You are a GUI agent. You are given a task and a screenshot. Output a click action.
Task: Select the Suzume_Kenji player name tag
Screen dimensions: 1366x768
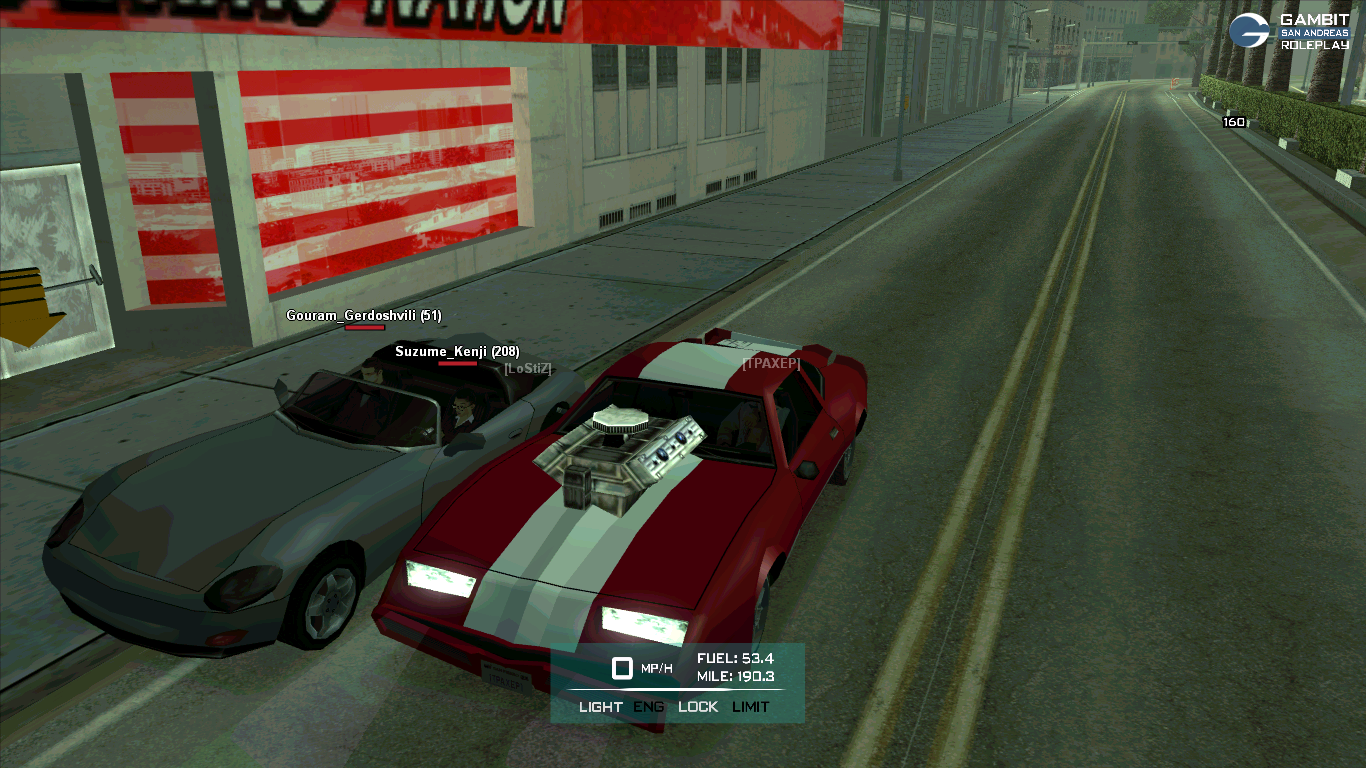click(457, 352)
